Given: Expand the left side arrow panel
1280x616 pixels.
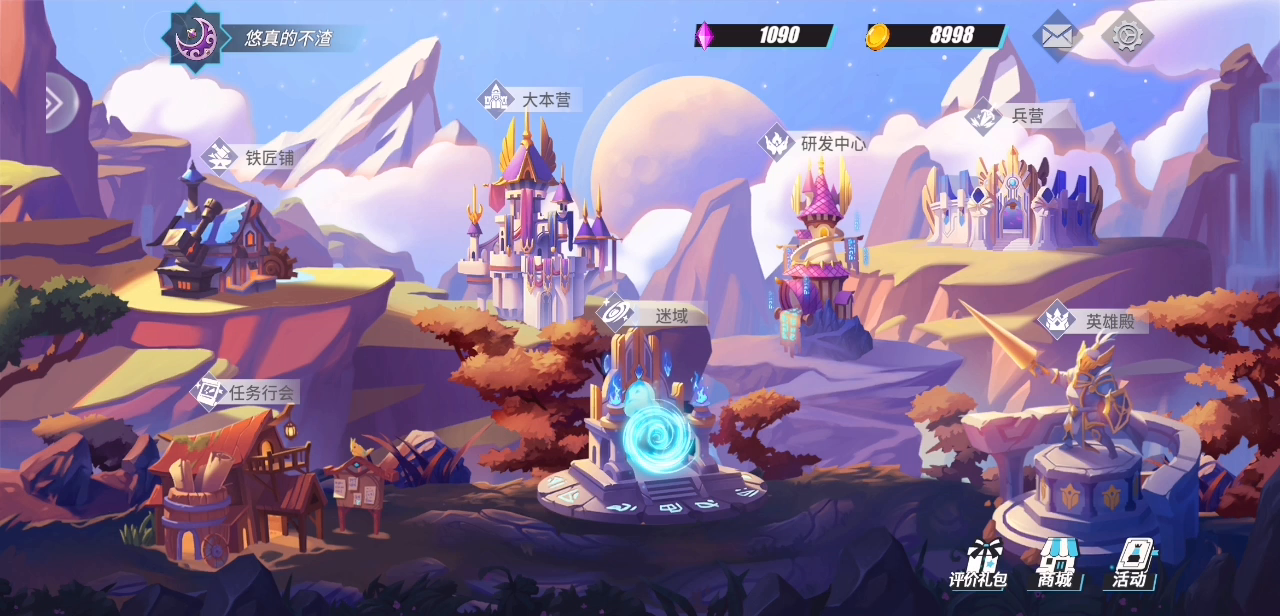Looking at the screenshot, I should coord(58,102).
